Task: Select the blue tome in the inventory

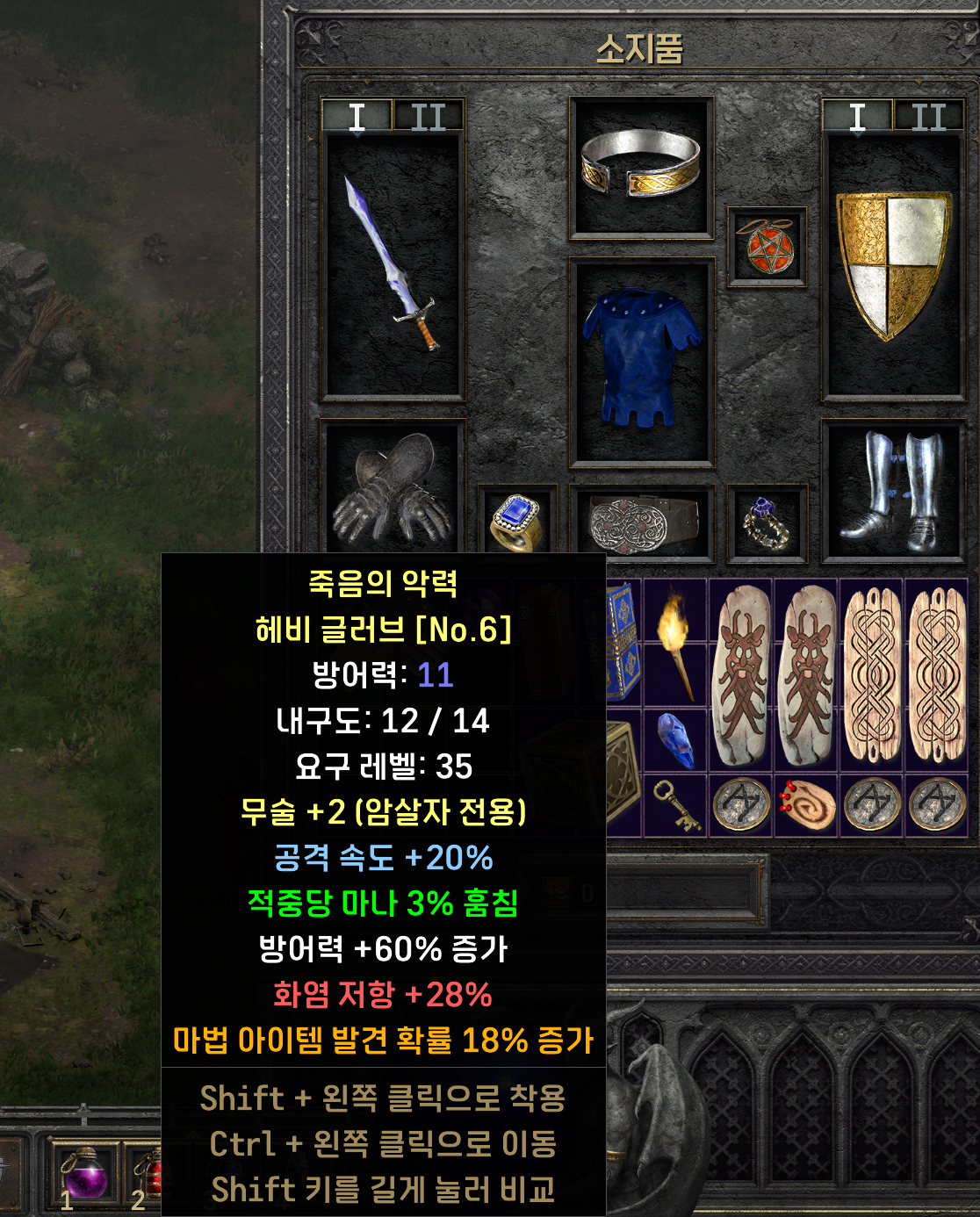Action: tap(622, 639)
